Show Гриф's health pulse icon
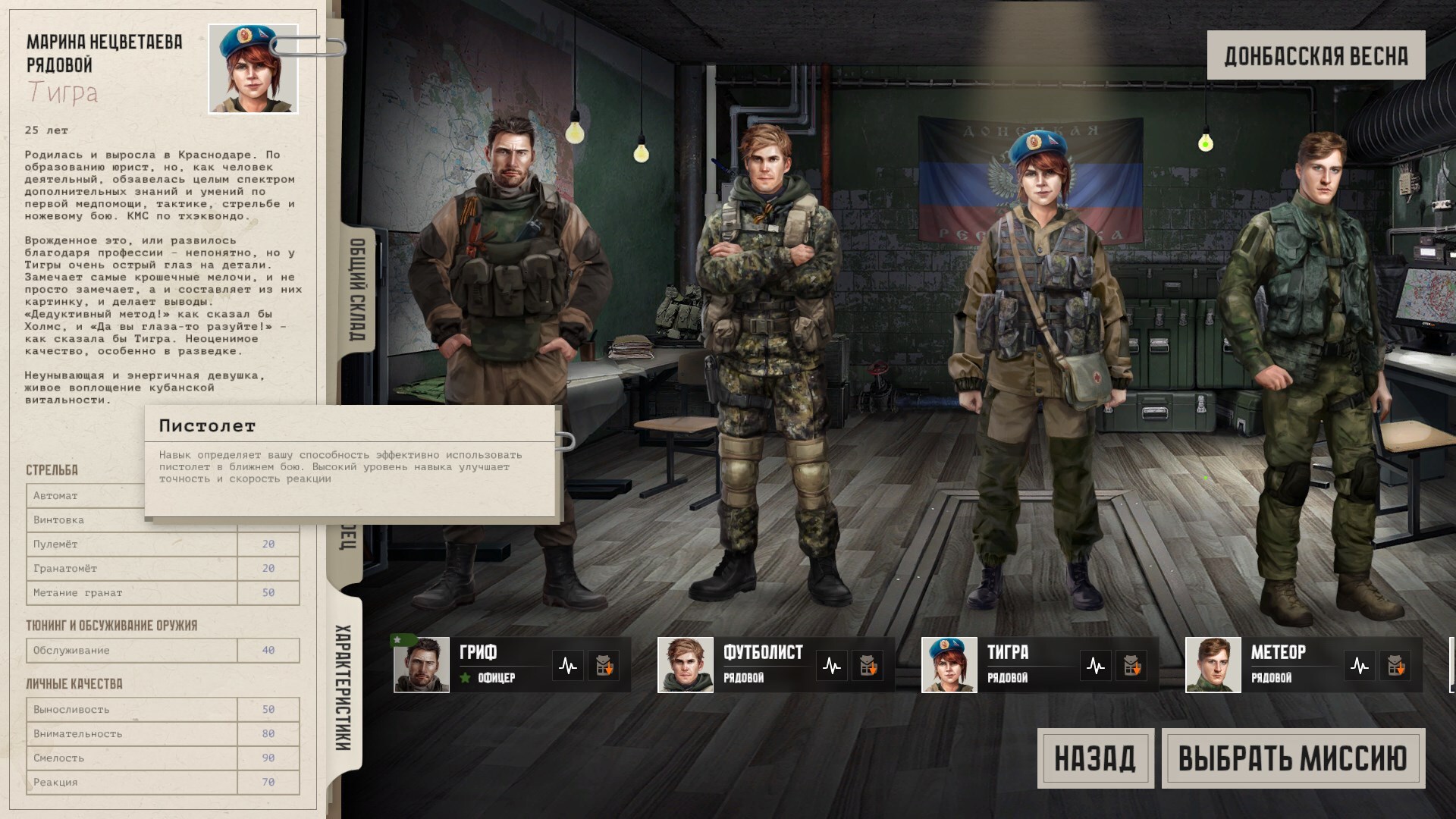Viewport: 1456px width, 819px height. coord(568,667)
